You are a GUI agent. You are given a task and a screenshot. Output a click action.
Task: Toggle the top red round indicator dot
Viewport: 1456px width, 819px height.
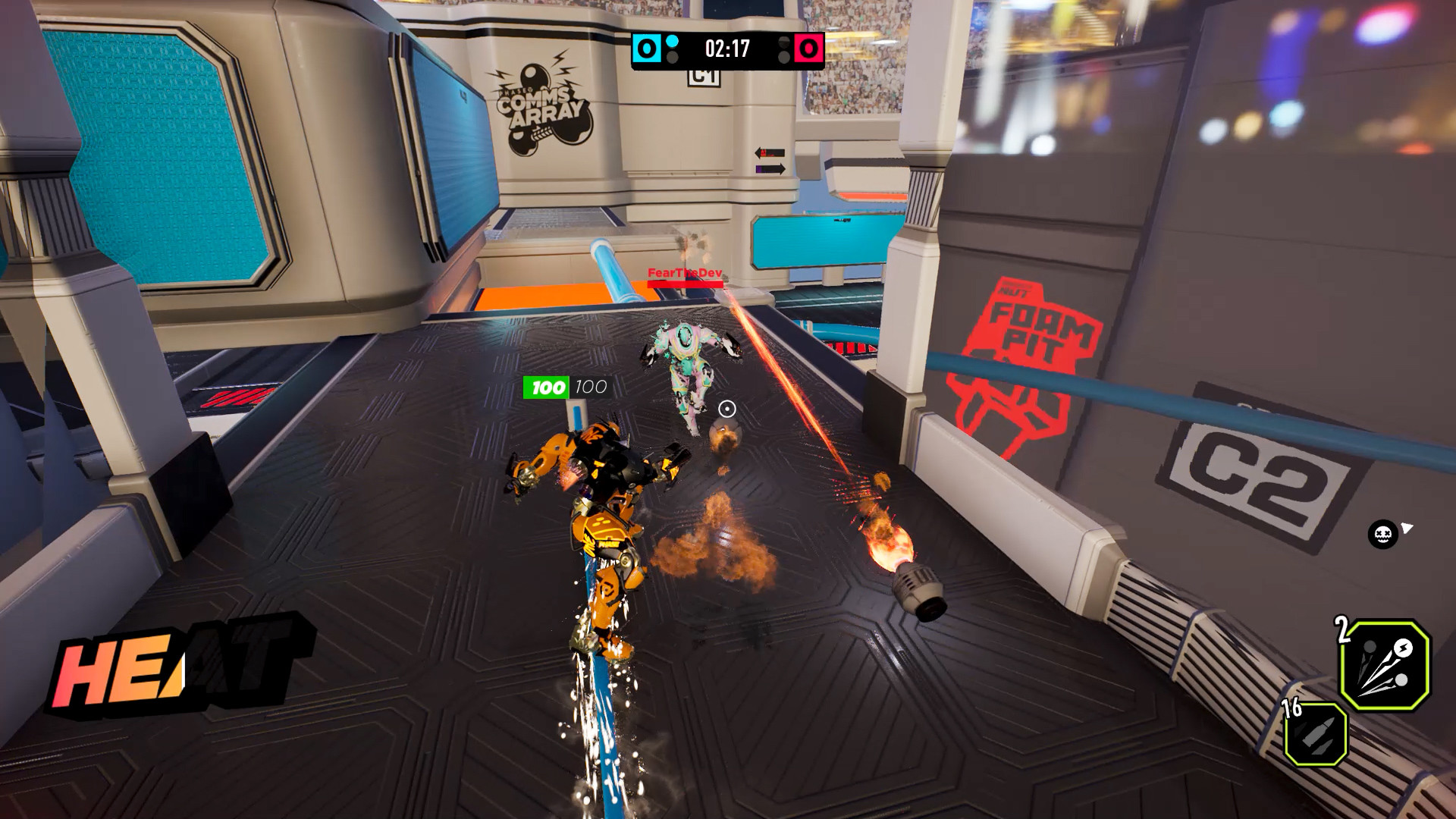click(785, 42)
